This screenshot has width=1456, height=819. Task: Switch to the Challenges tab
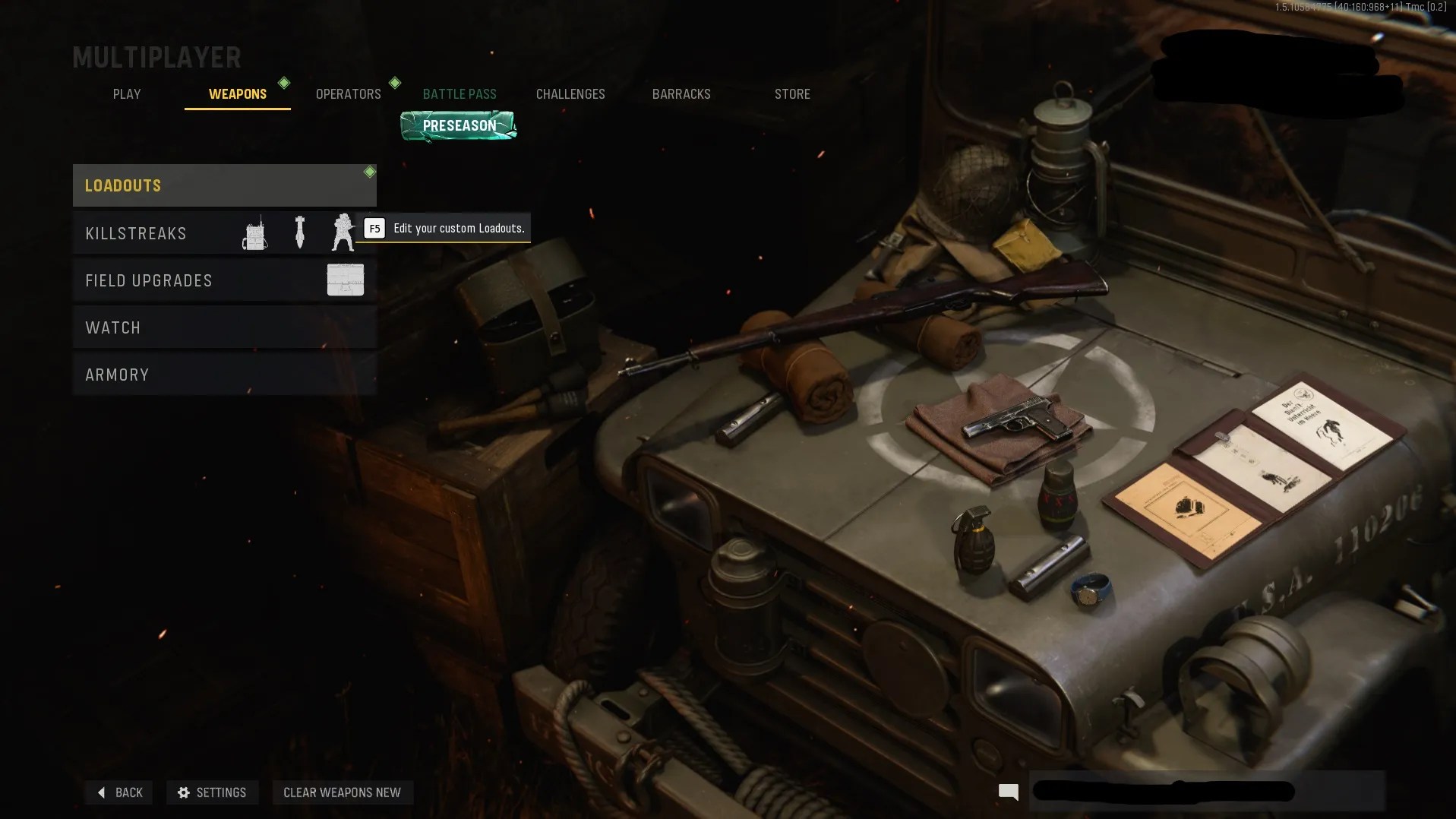tap(570, 93)
